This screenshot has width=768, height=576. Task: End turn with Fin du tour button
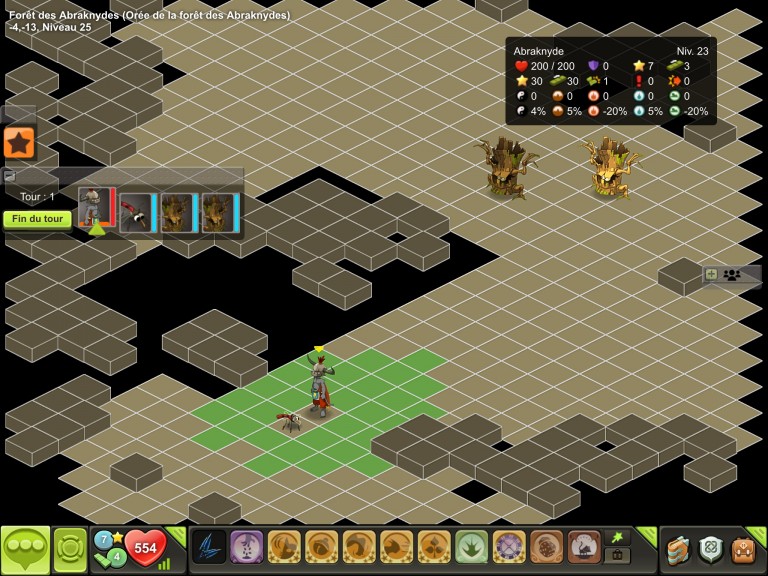click(37, 219)
